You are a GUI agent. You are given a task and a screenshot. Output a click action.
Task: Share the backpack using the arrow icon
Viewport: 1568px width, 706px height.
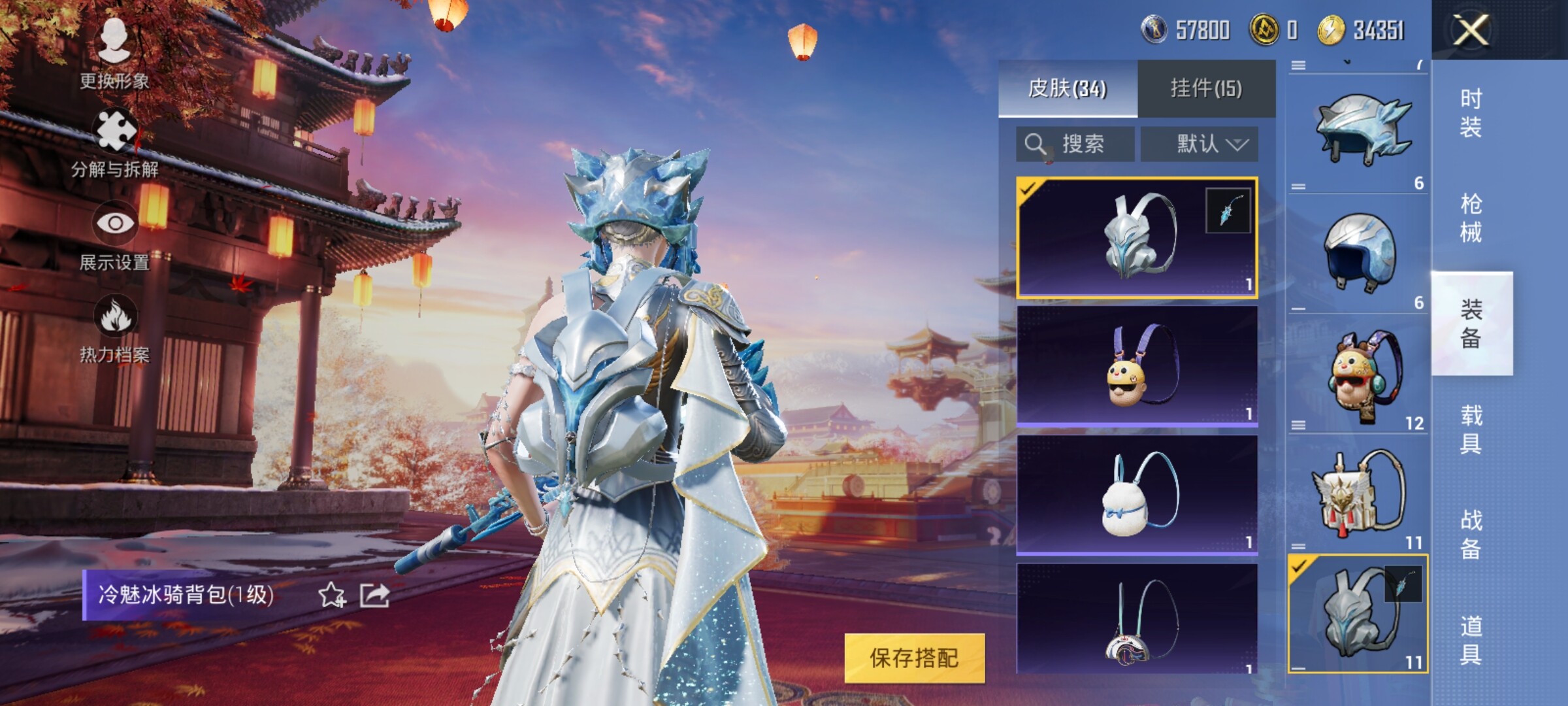[375, 595]
